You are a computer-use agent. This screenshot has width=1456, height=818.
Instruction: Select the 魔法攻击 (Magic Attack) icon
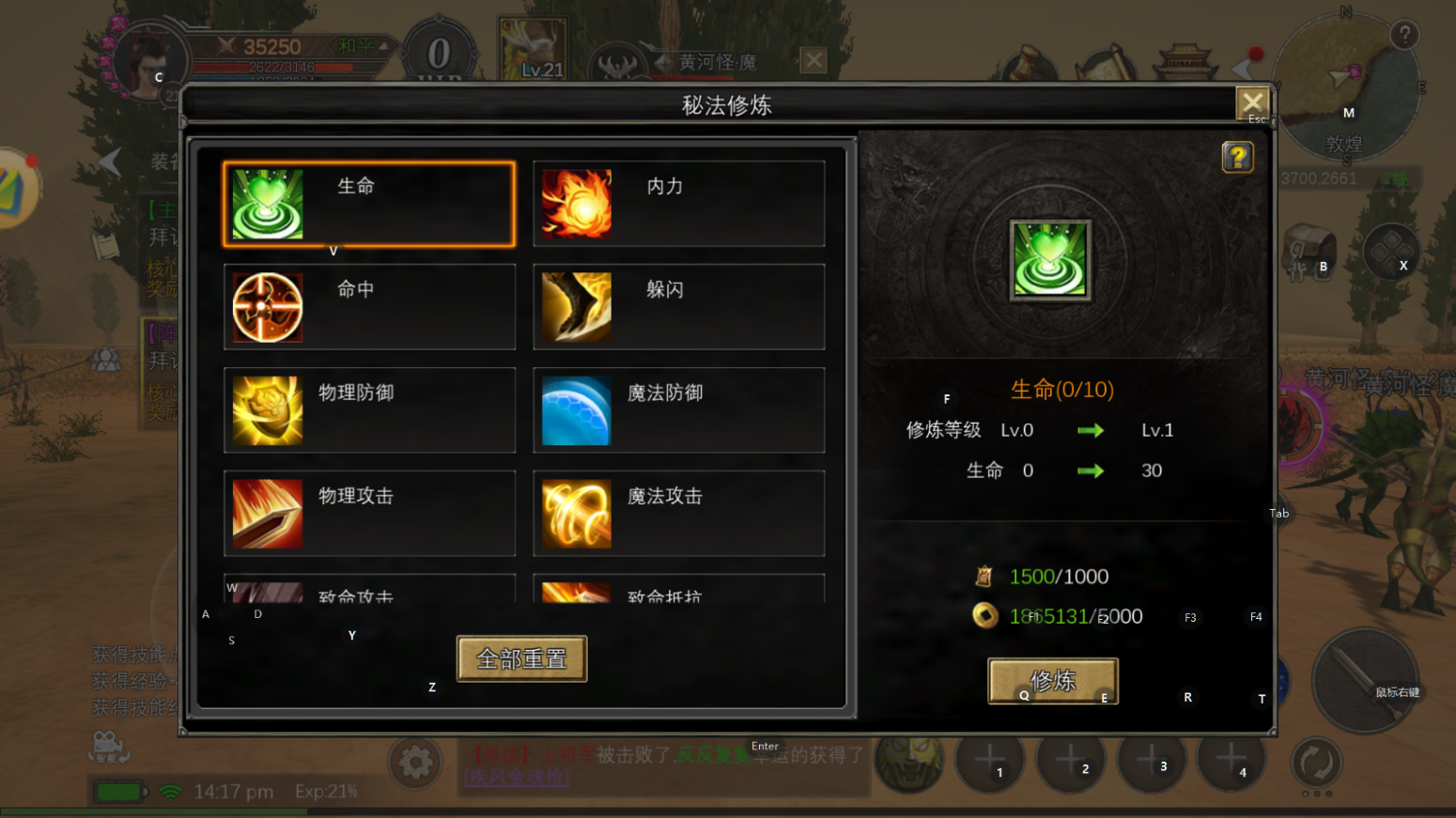(576, 514)
